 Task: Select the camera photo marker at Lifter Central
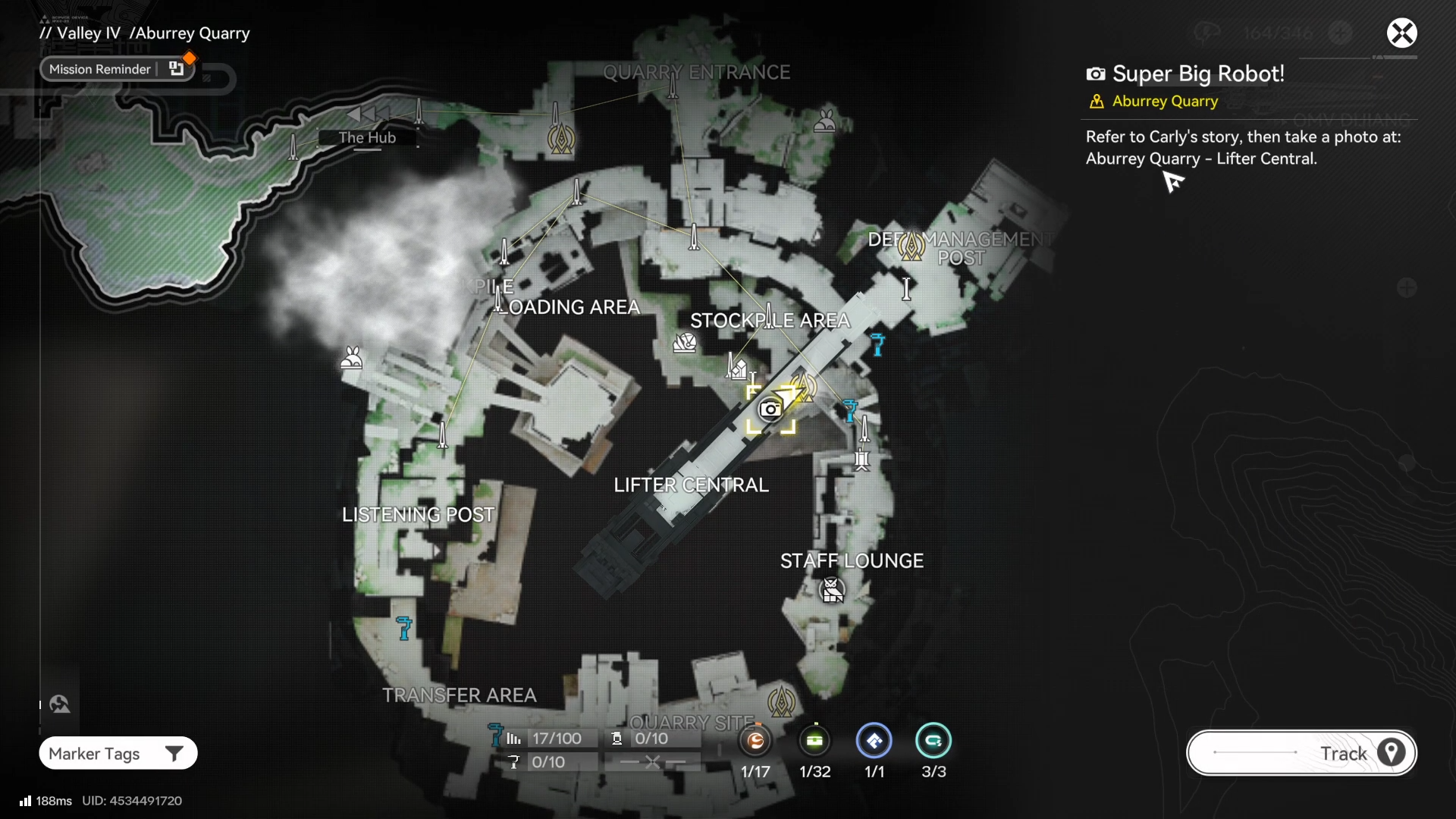(770, 409)
